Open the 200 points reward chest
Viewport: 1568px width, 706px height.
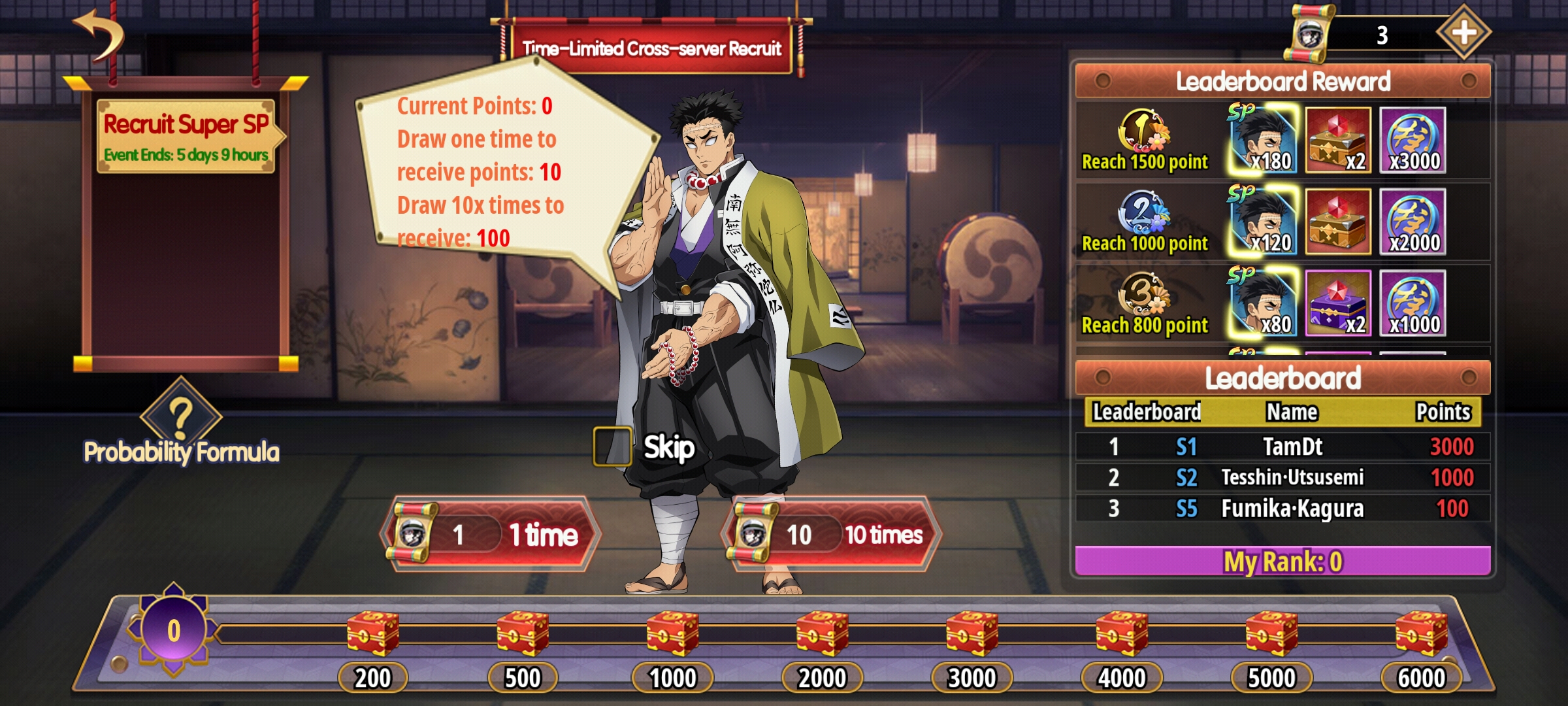[372, 633]
